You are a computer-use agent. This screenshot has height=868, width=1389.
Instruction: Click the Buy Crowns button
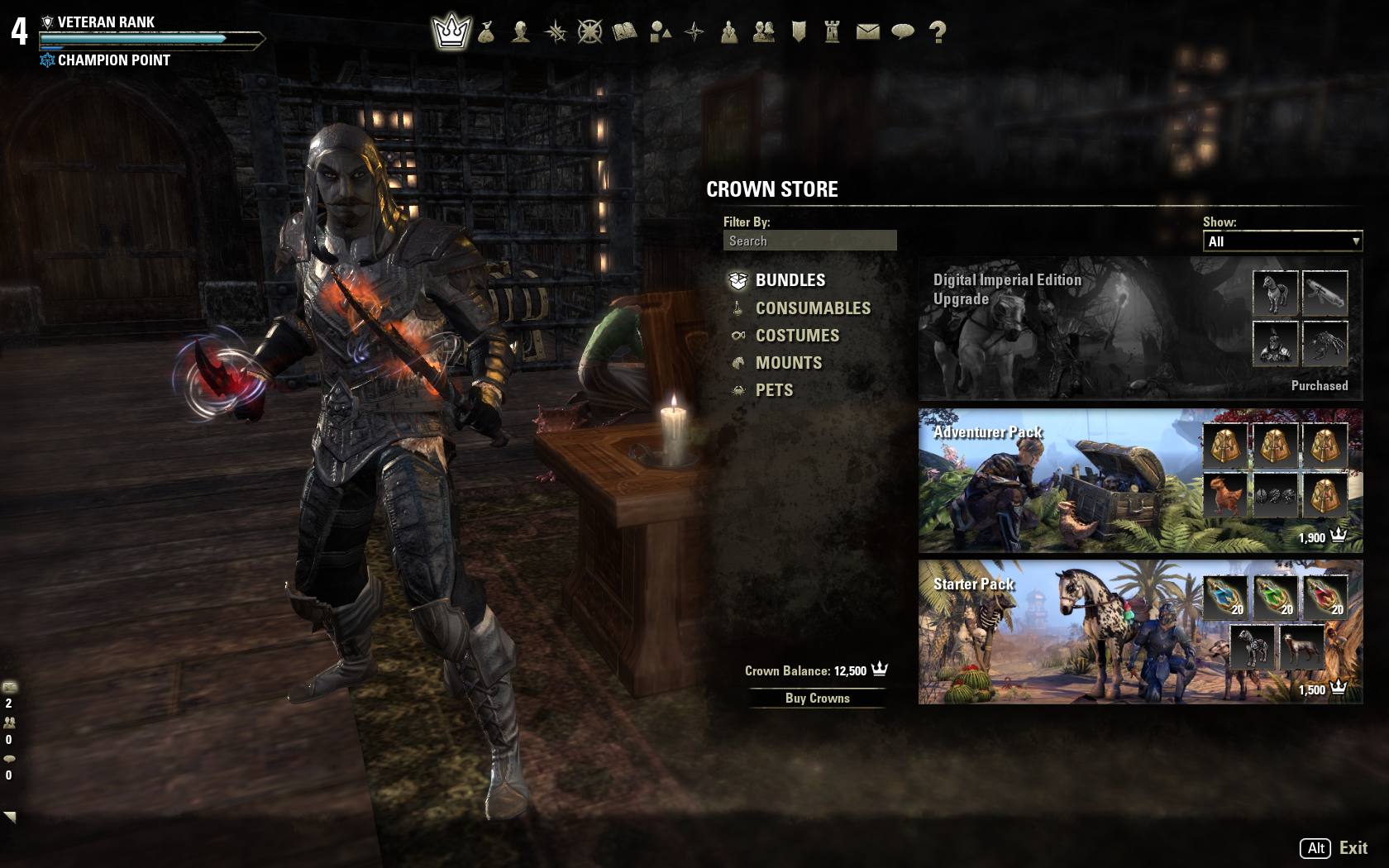coord(817,699)
